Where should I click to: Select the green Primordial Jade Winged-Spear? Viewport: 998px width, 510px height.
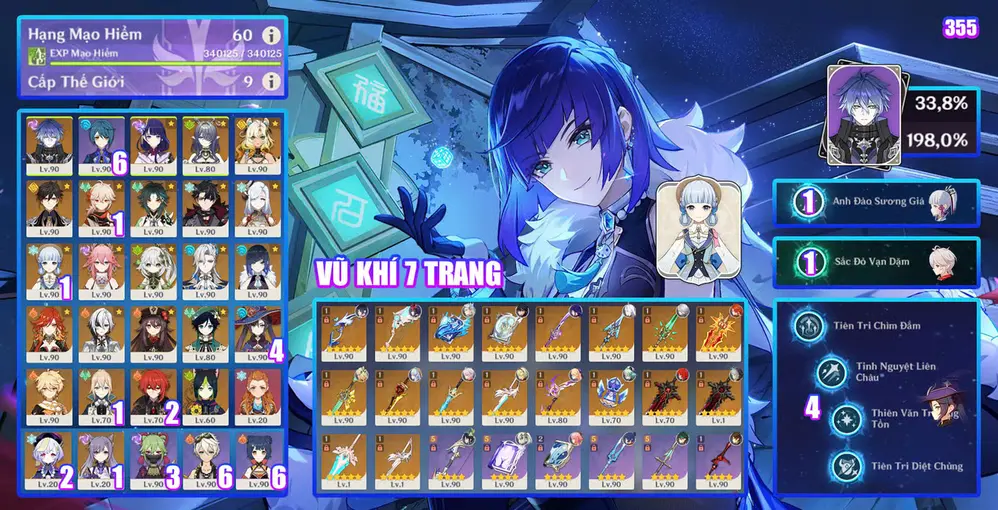(x=663, y=334)
